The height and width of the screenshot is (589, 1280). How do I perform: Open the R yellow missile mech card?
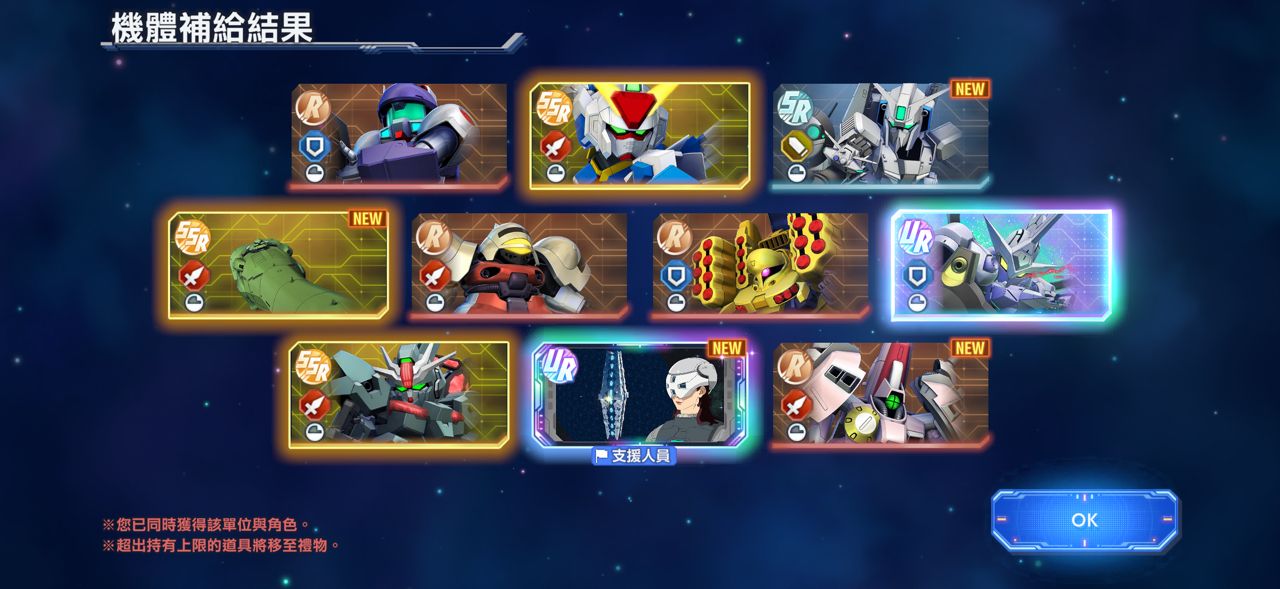pyautogui.click(x=760, y=265)
